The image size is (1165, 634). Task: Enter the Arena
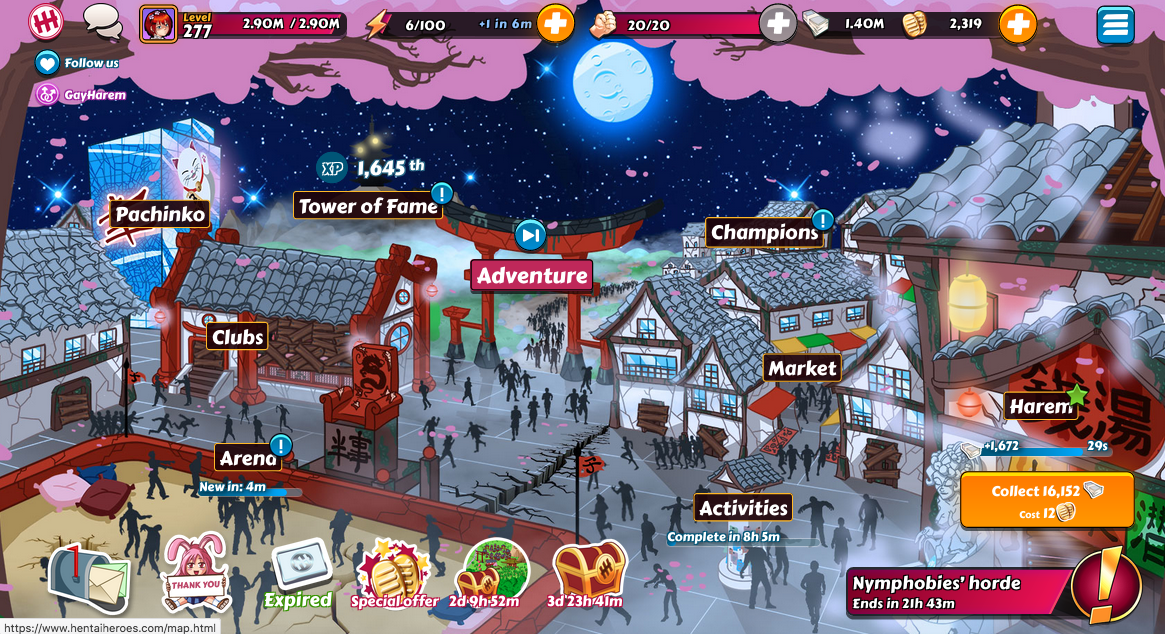[x=247, y=458]
